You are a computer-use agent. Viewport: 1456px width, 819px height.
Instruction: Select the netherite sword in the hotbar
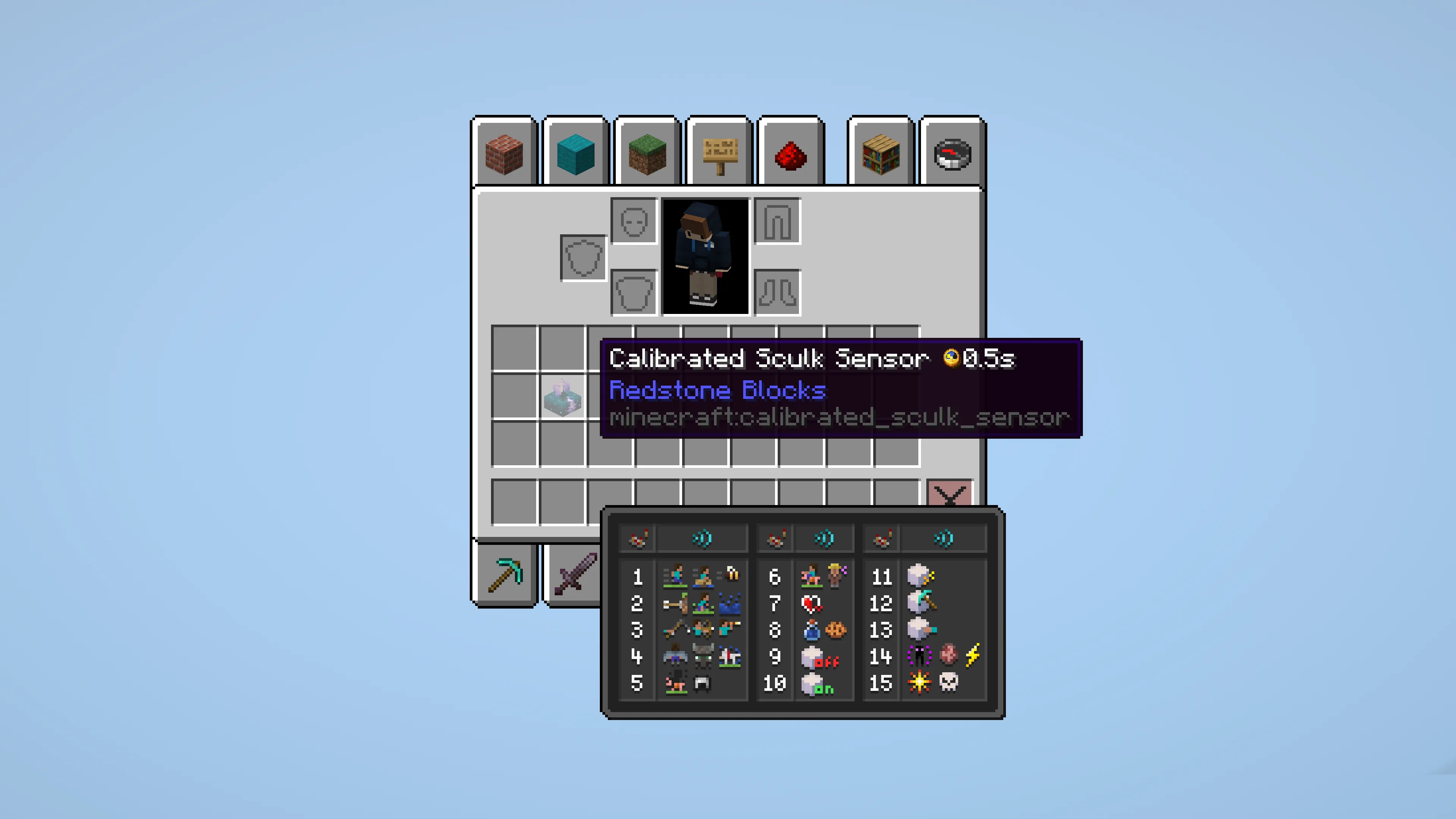(575, 574)
